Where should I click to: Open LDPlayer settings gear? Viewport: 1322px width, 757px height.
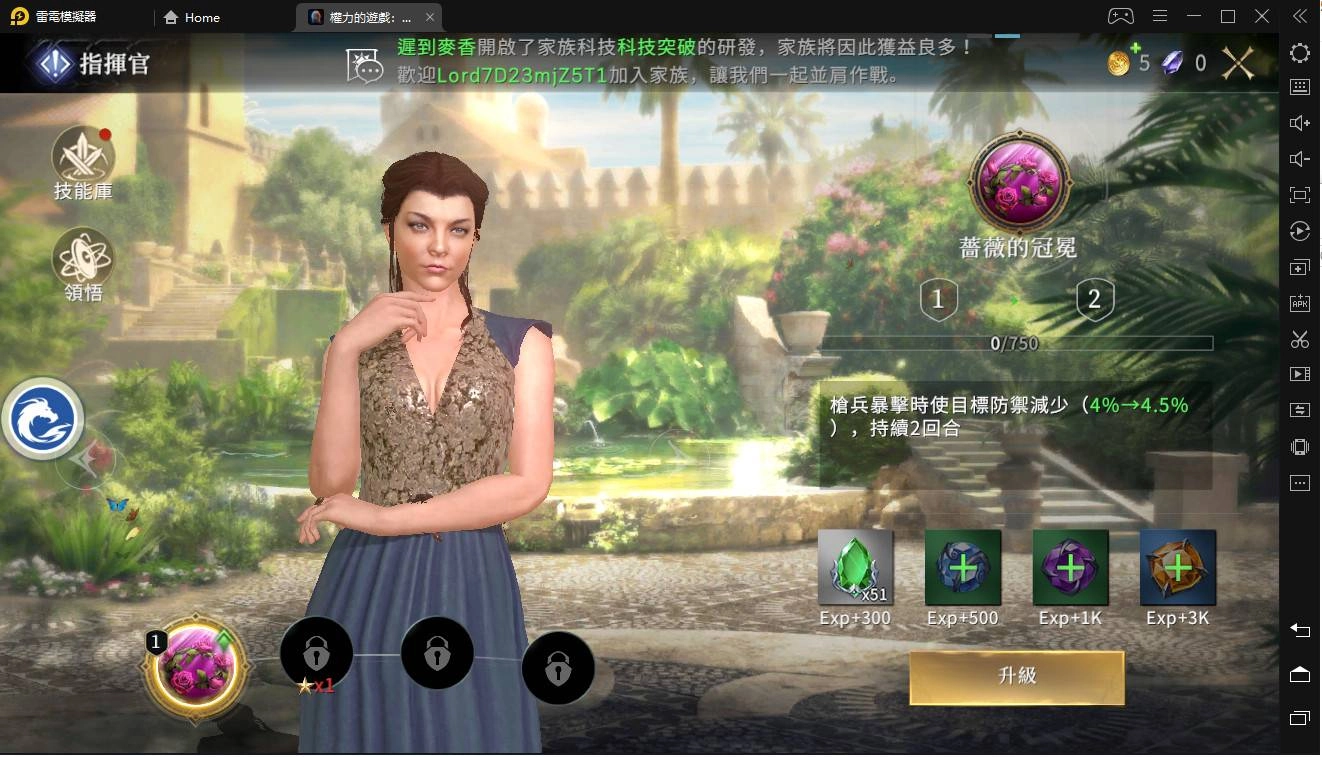click(x=1299, y=53)
